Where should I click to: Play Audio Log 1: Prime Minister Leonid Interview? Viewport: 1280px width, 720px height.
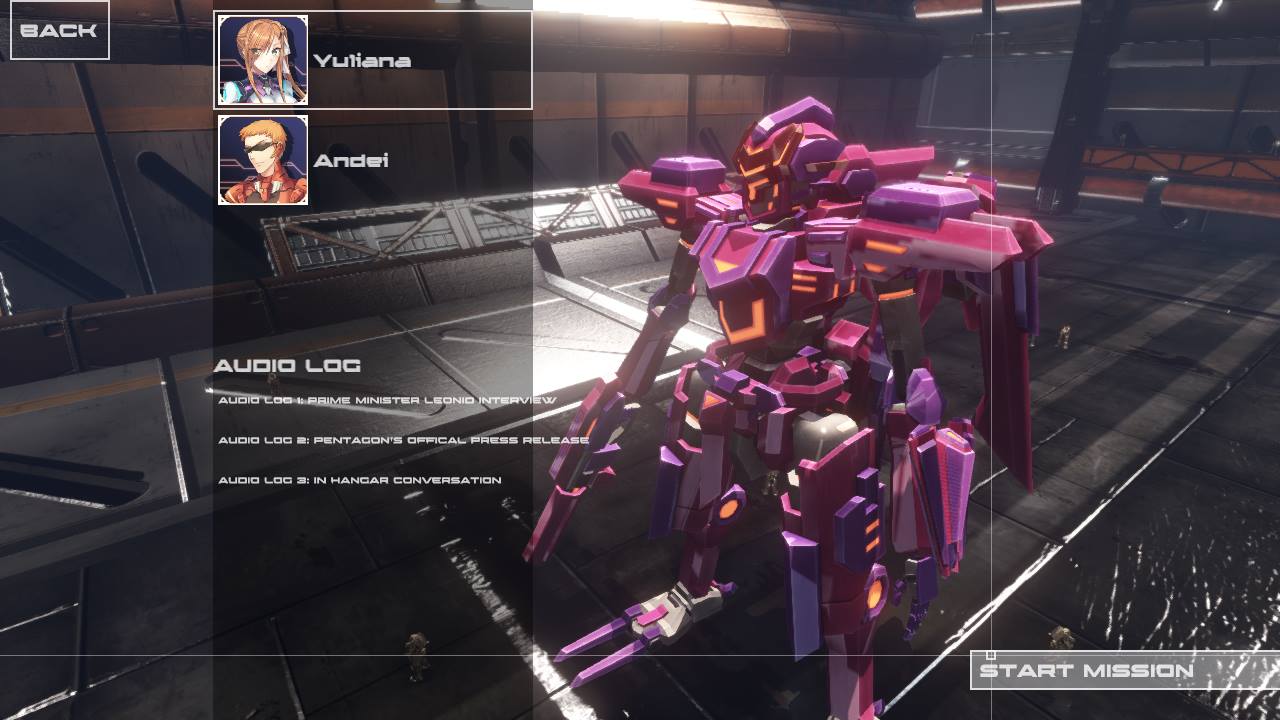click(x=387, y=400)
